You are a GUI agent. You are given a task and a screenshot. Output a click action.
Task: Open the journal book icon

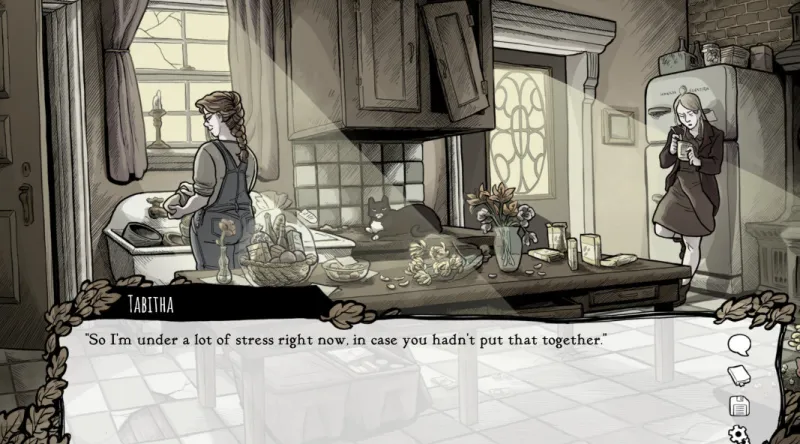[x=739, y=376]
